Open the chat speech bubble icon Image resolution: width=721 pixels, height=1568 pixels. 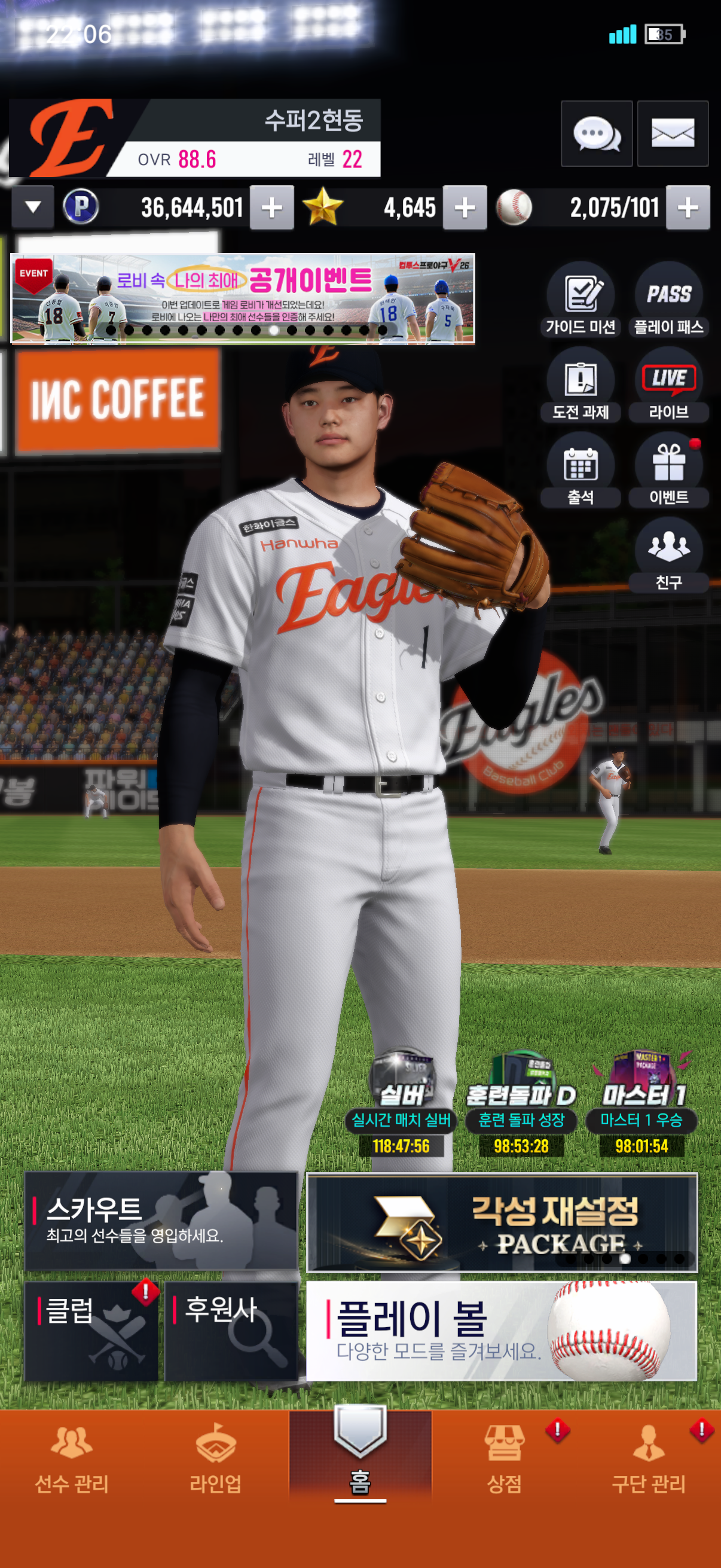click(595, 133)
